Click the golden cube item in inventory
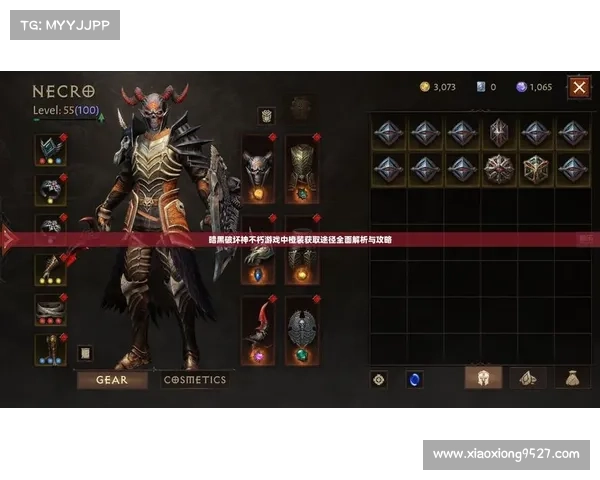600x480 pixels. 536,167
